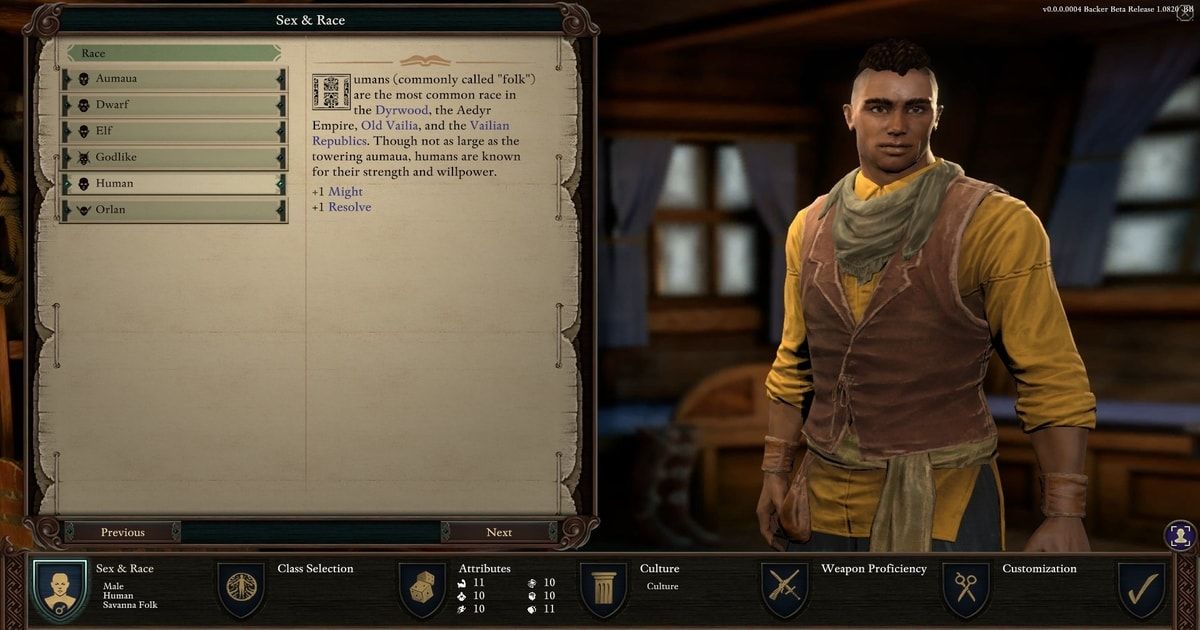This screenshot has height=630, width=1200.
Task: Go to the Previous step
Action: tap(123, 532)
